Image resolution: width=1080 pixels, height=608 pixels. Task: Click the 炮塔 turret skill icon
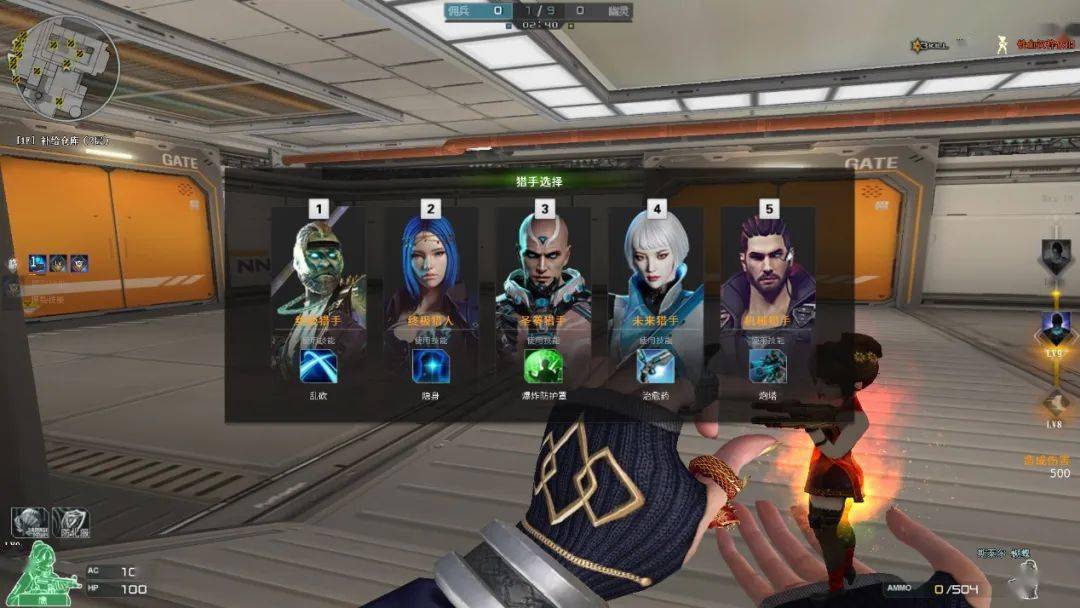[768, 367]
